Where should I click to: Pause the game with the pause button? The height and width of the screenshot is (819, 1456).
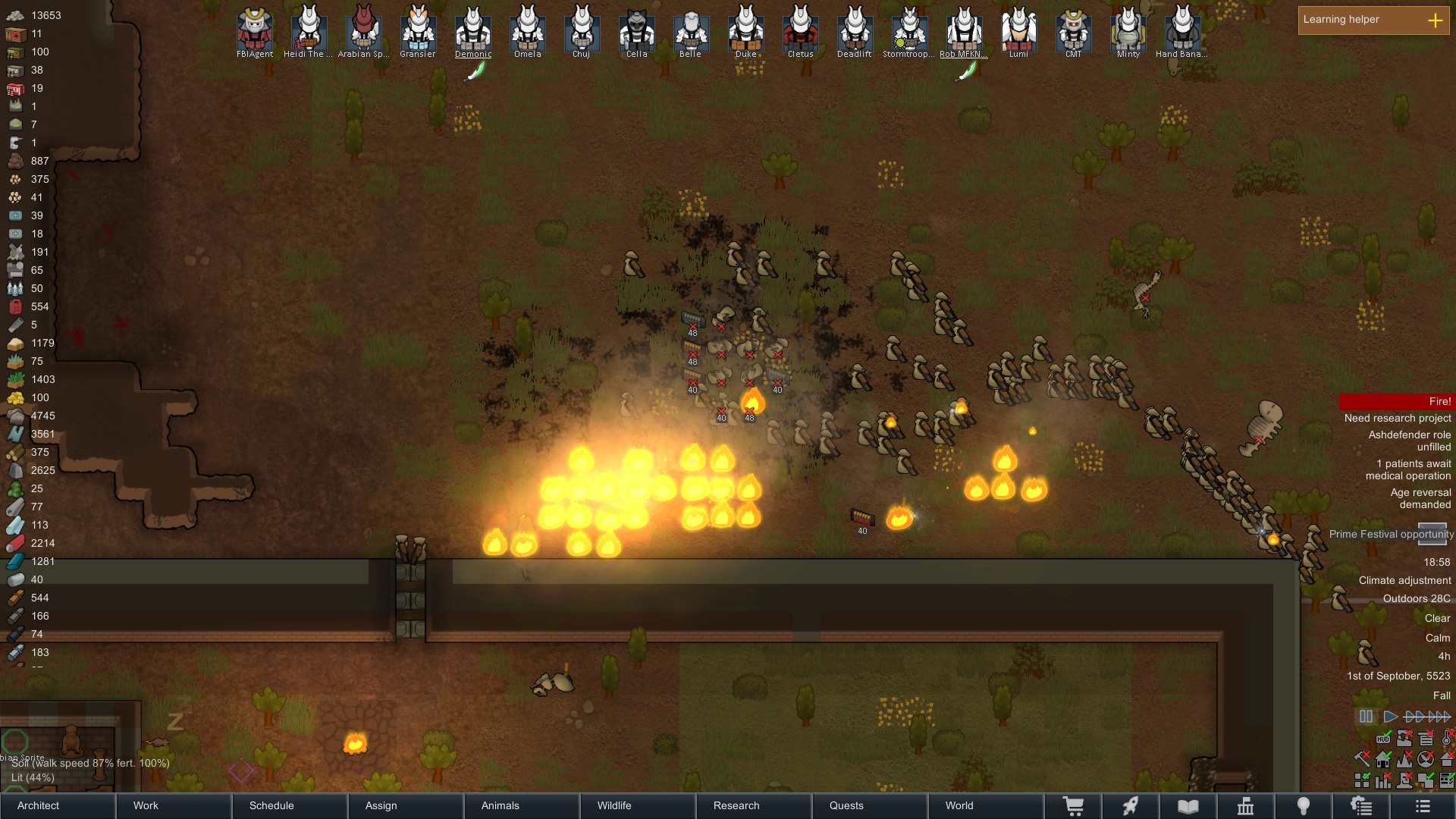1366,717
